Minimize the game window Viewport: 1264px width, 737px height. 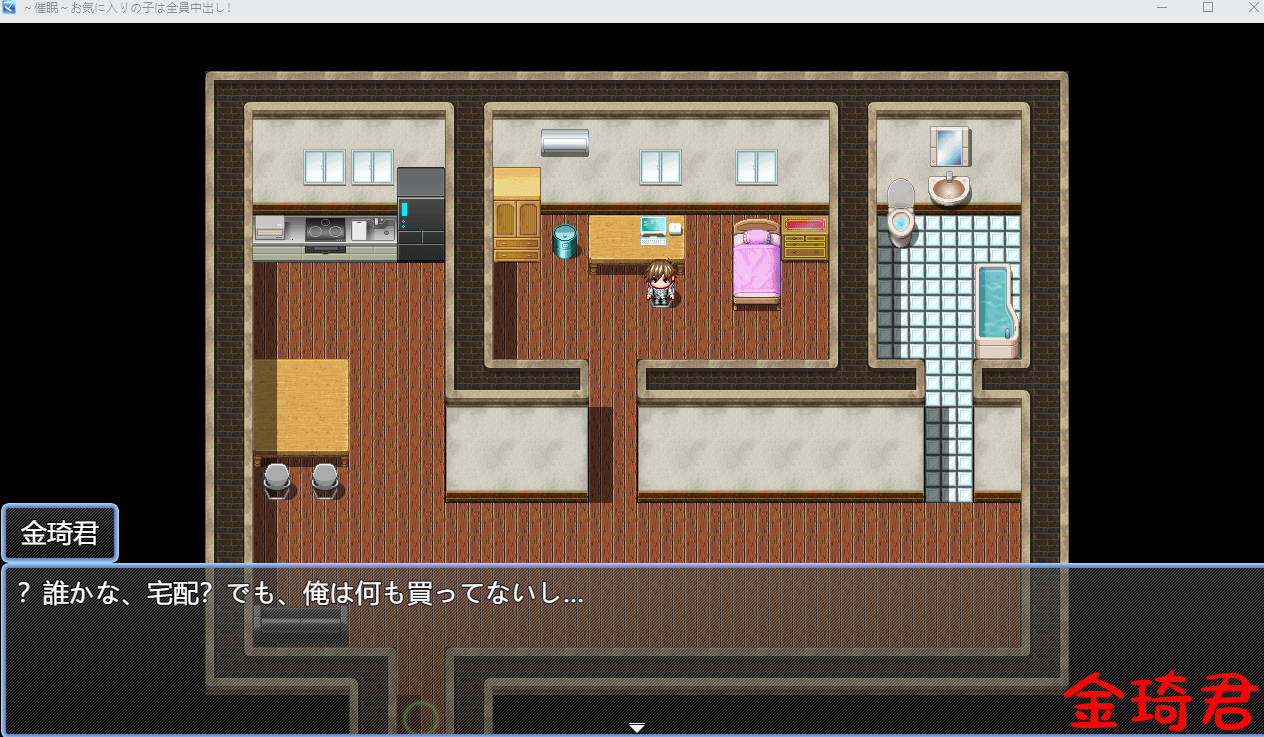pos(1162,8)
